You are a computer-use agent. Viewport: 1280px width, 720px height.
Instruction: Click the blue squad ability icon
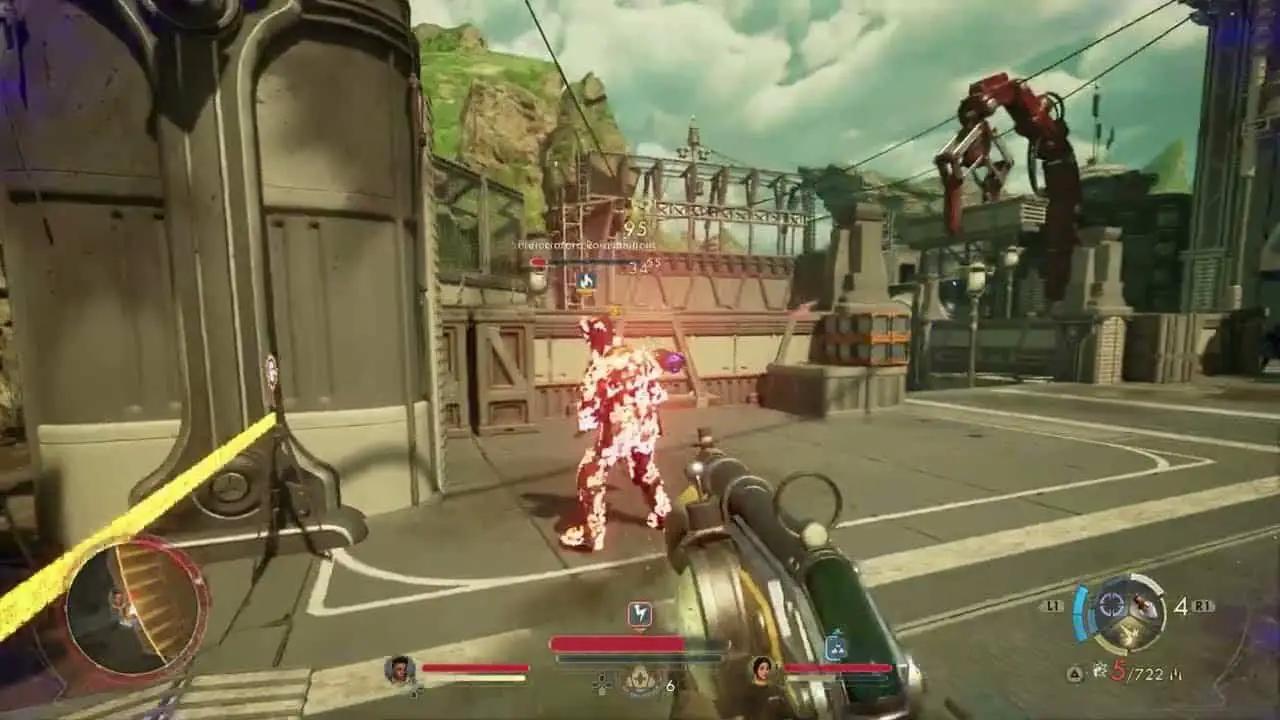836,648
